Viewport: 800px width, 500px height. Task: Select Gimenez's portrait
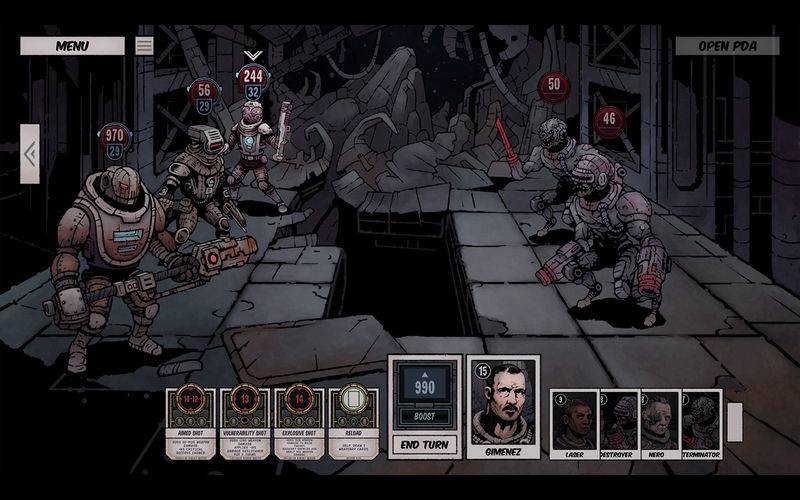click(x=503, y=407)
